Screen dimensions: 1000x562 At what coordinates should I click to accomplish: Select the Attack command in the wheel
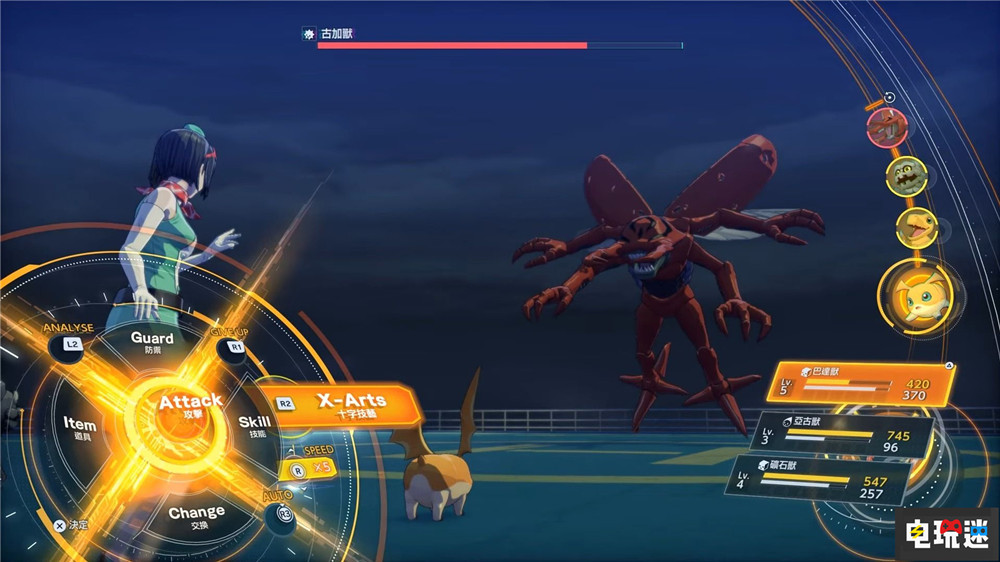189,406
